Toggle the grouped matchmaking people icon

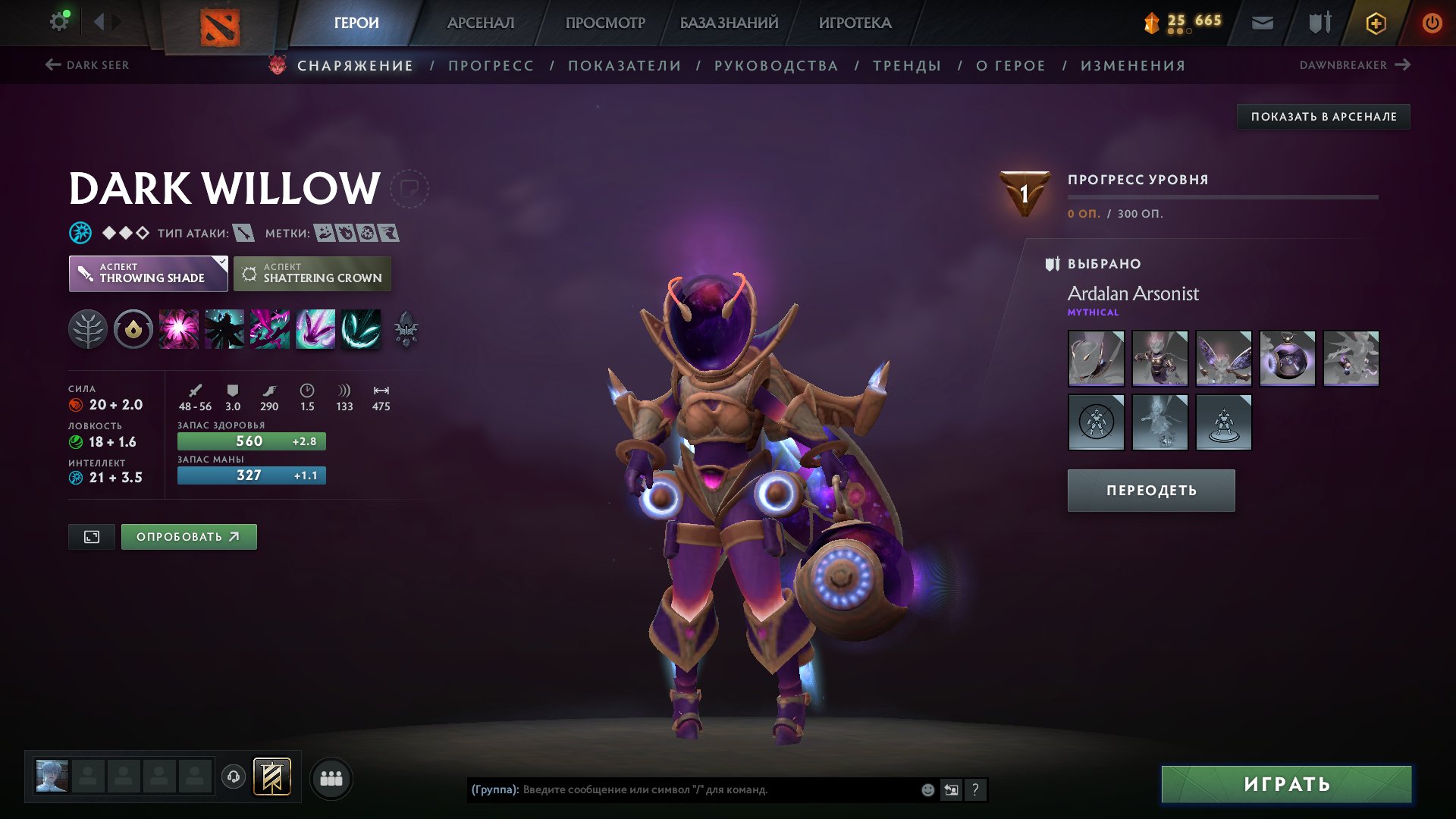331,777
